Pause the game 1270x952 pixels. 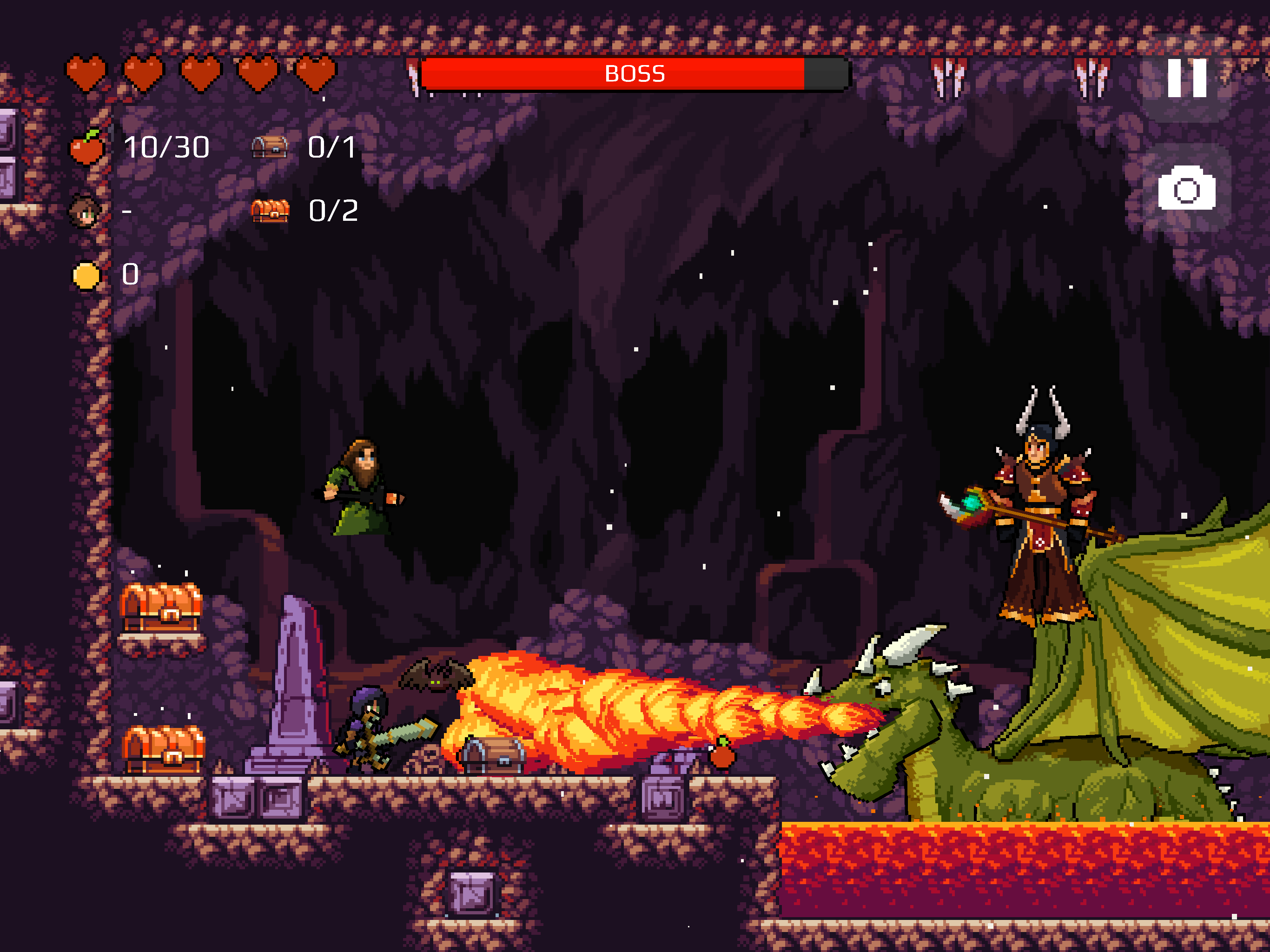tap(1186, 78)
